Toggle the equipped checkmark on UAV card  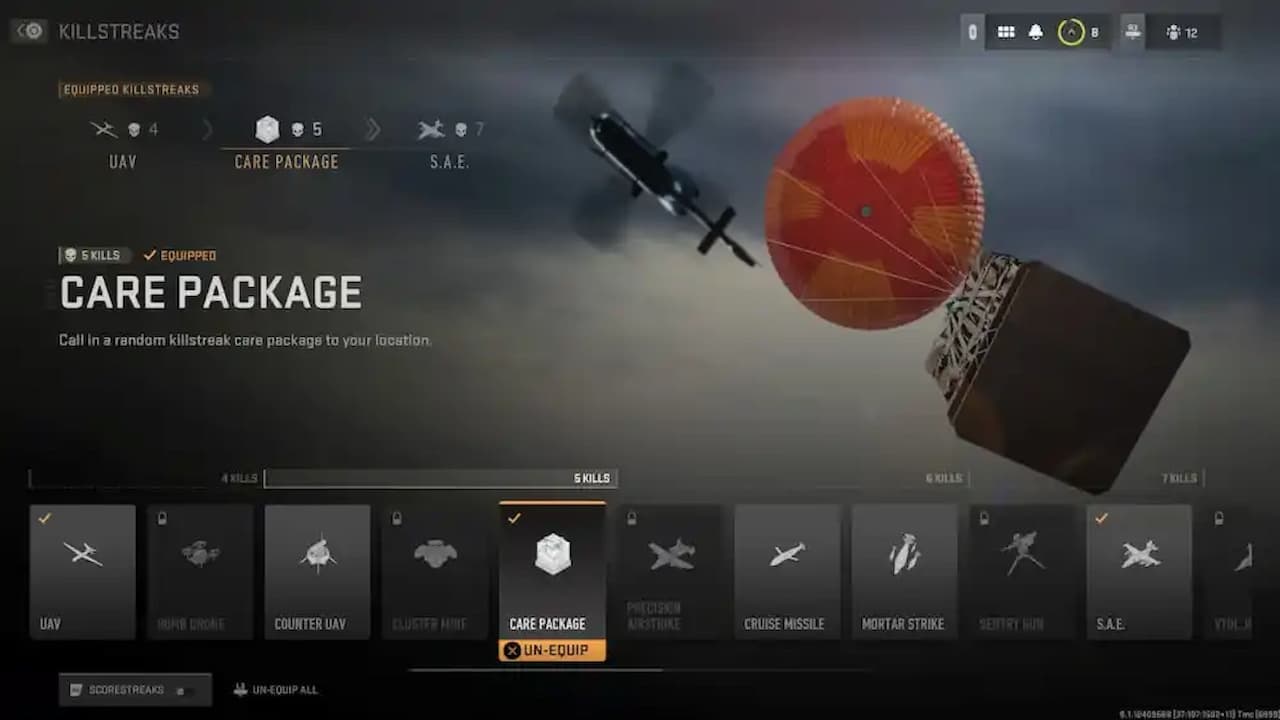(42, 519)
